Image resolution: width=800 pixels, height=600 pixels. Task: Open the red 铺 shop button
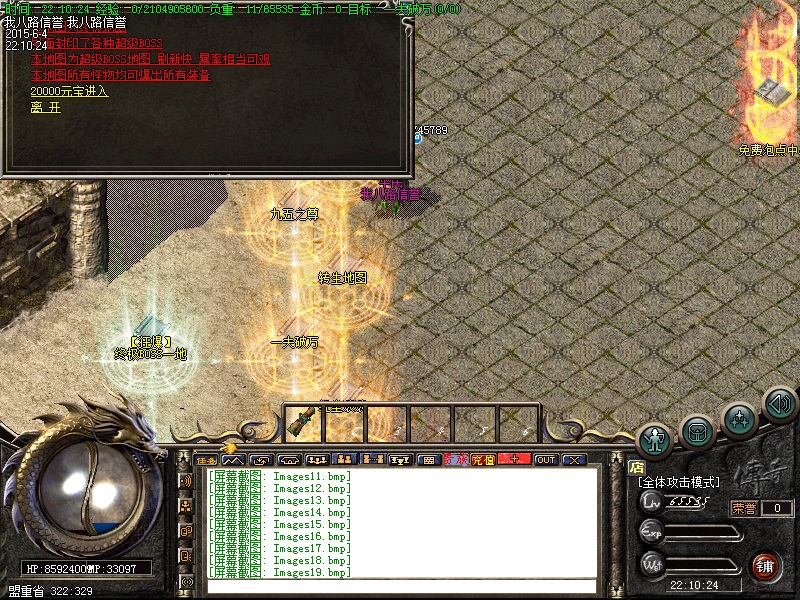[x=765, y=564]
